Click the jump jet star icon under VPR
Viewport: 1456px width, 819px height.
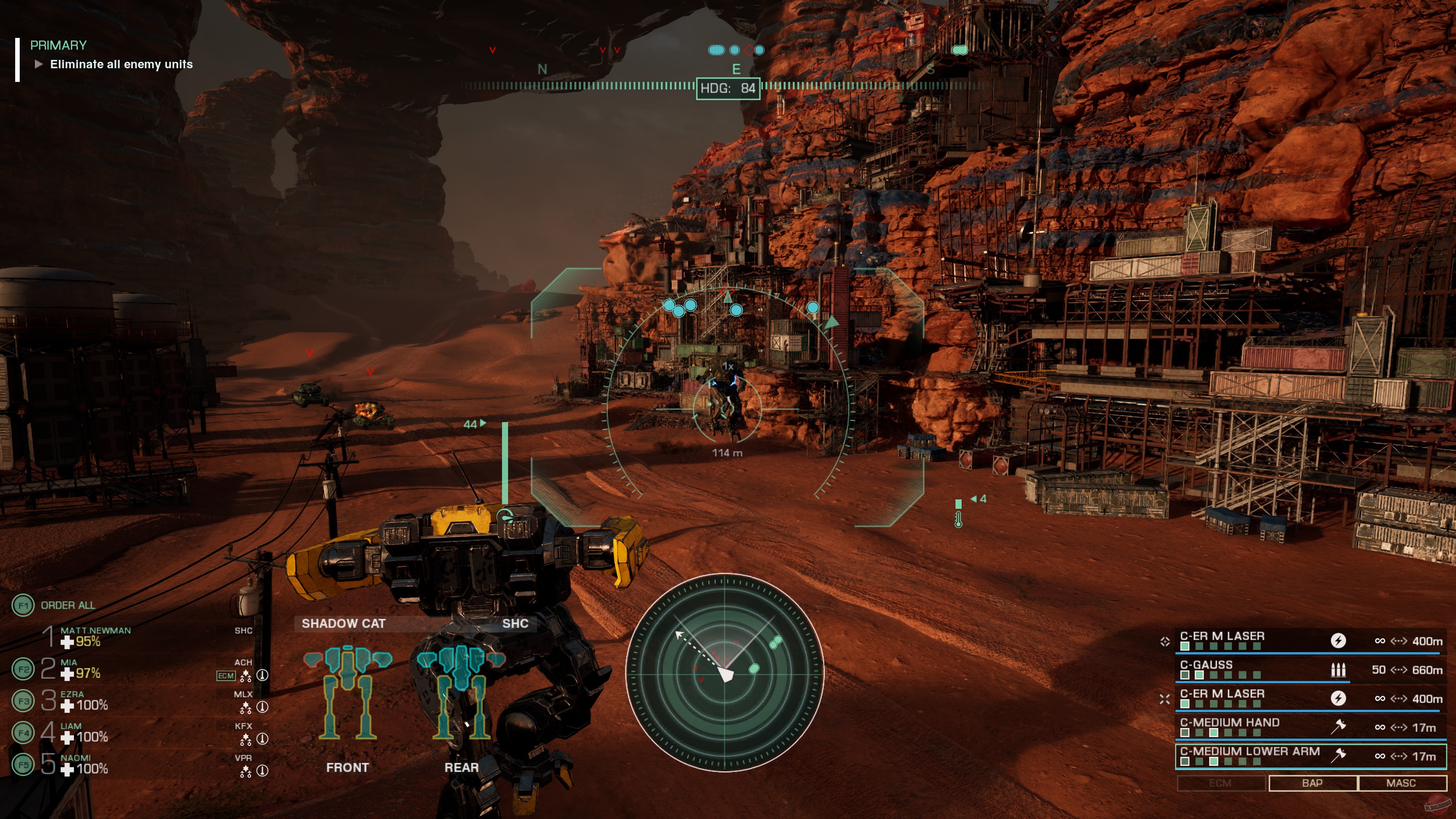tap(246, 770)
